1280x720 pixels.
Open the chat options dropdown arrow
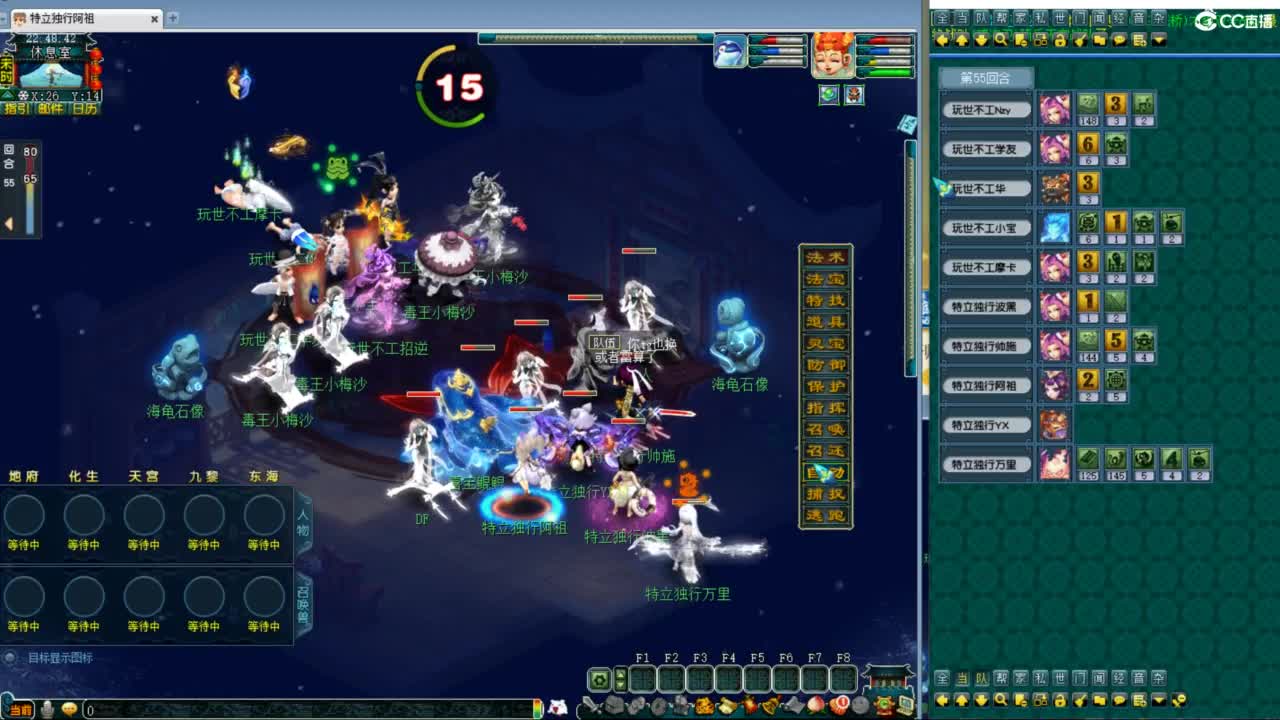[x=1158, y=40]
